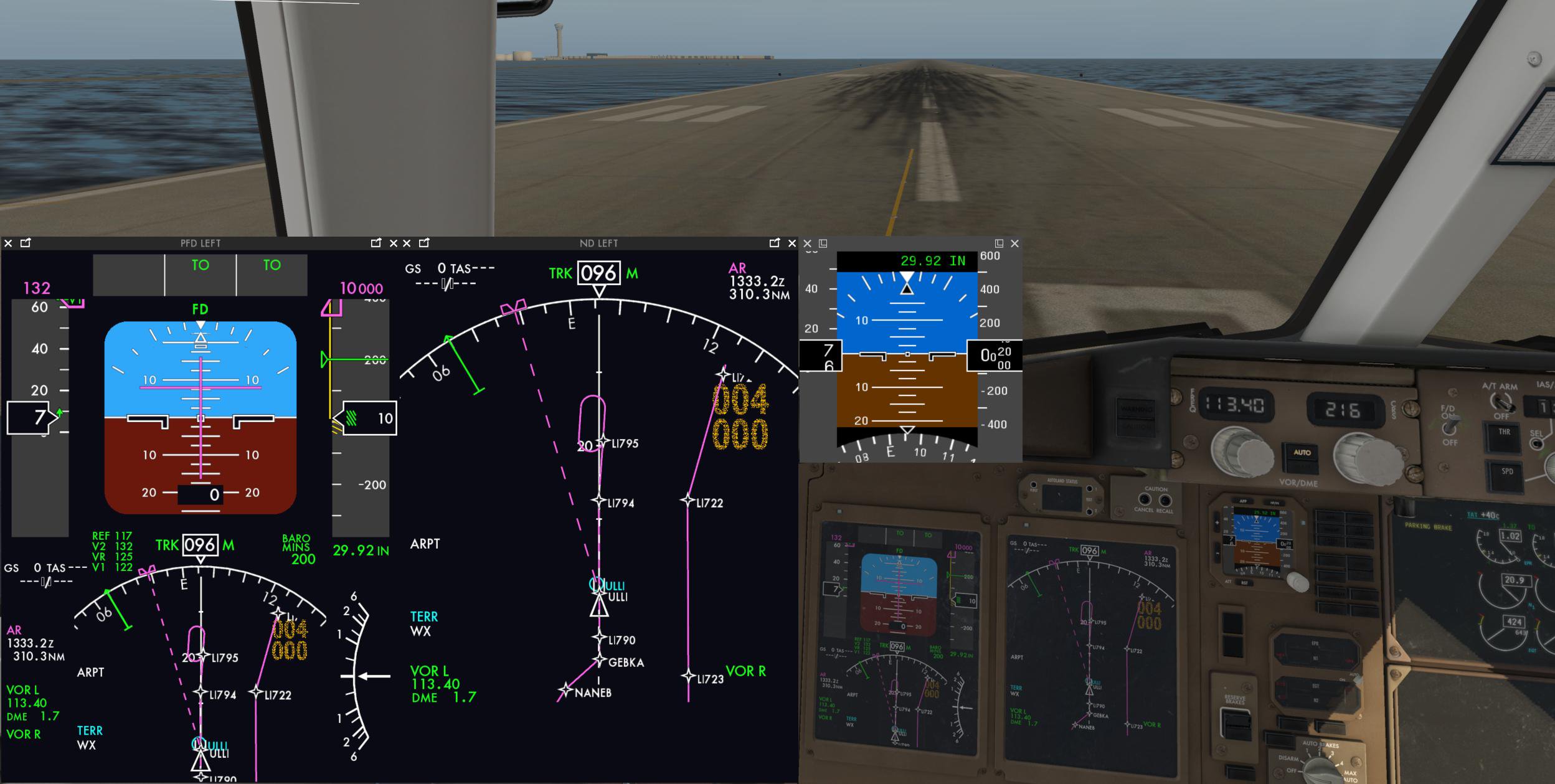The width and height of the screenshot is (1555, 784).
Task: Click the restore icon on the standby attitude window
Action: tap(823, 243)
